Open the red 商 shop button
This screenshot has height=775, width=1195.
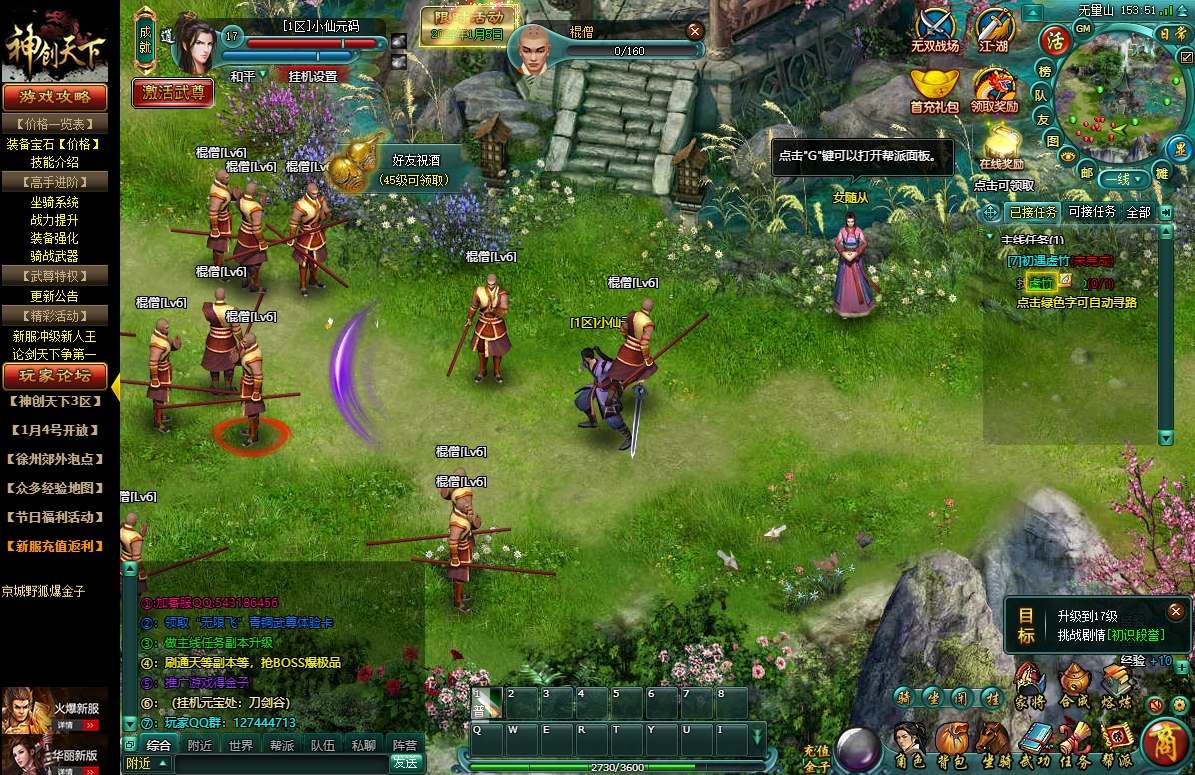point(1164,743)
